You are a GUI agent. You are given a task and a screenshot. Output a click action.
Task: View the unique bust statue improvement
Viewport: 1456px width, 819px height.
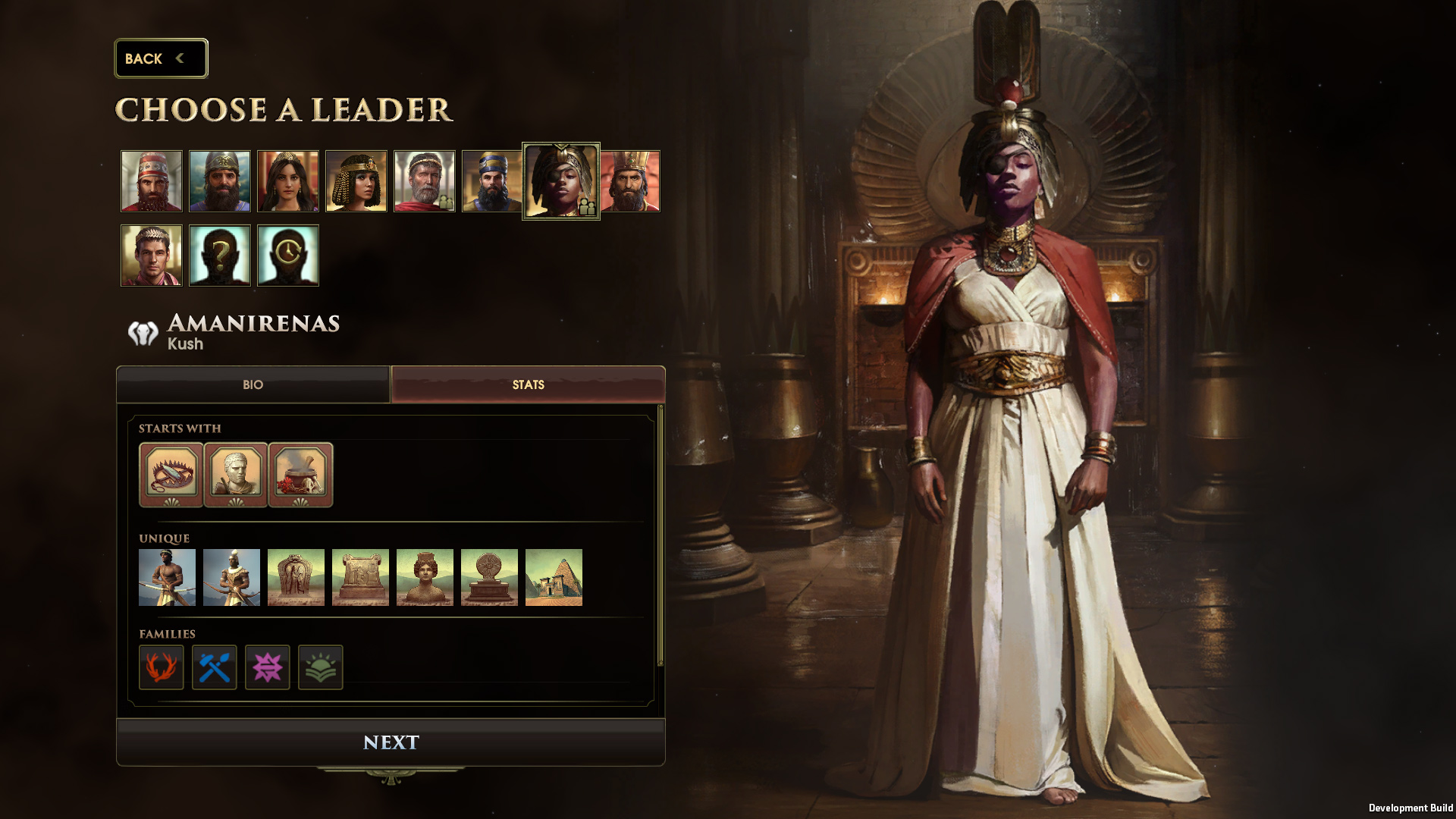pyautogui.click(x=425, y=578)
